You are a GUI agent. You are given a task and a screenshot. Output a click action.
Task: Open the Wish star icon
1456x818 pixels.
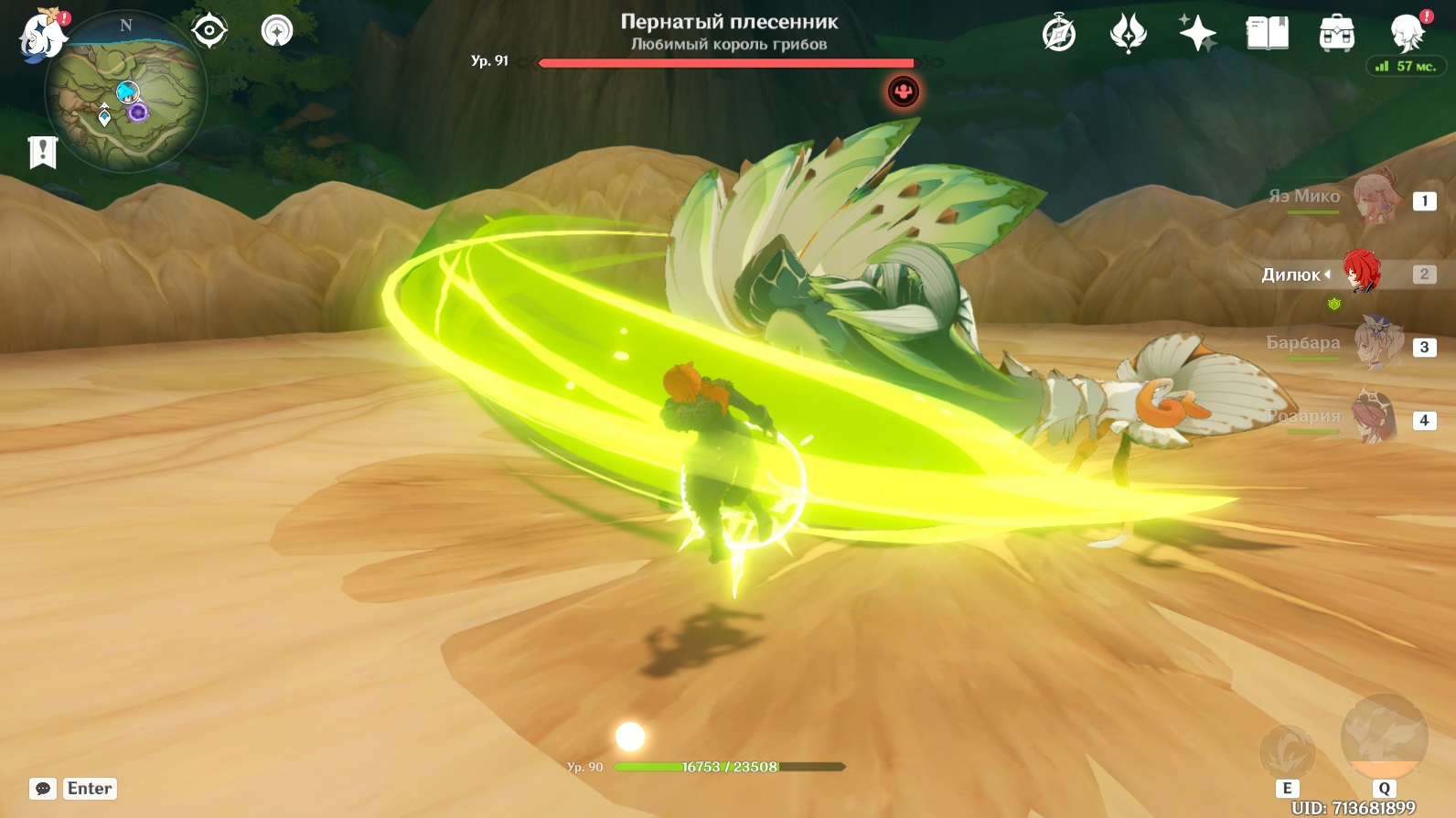pos(1197,34)
